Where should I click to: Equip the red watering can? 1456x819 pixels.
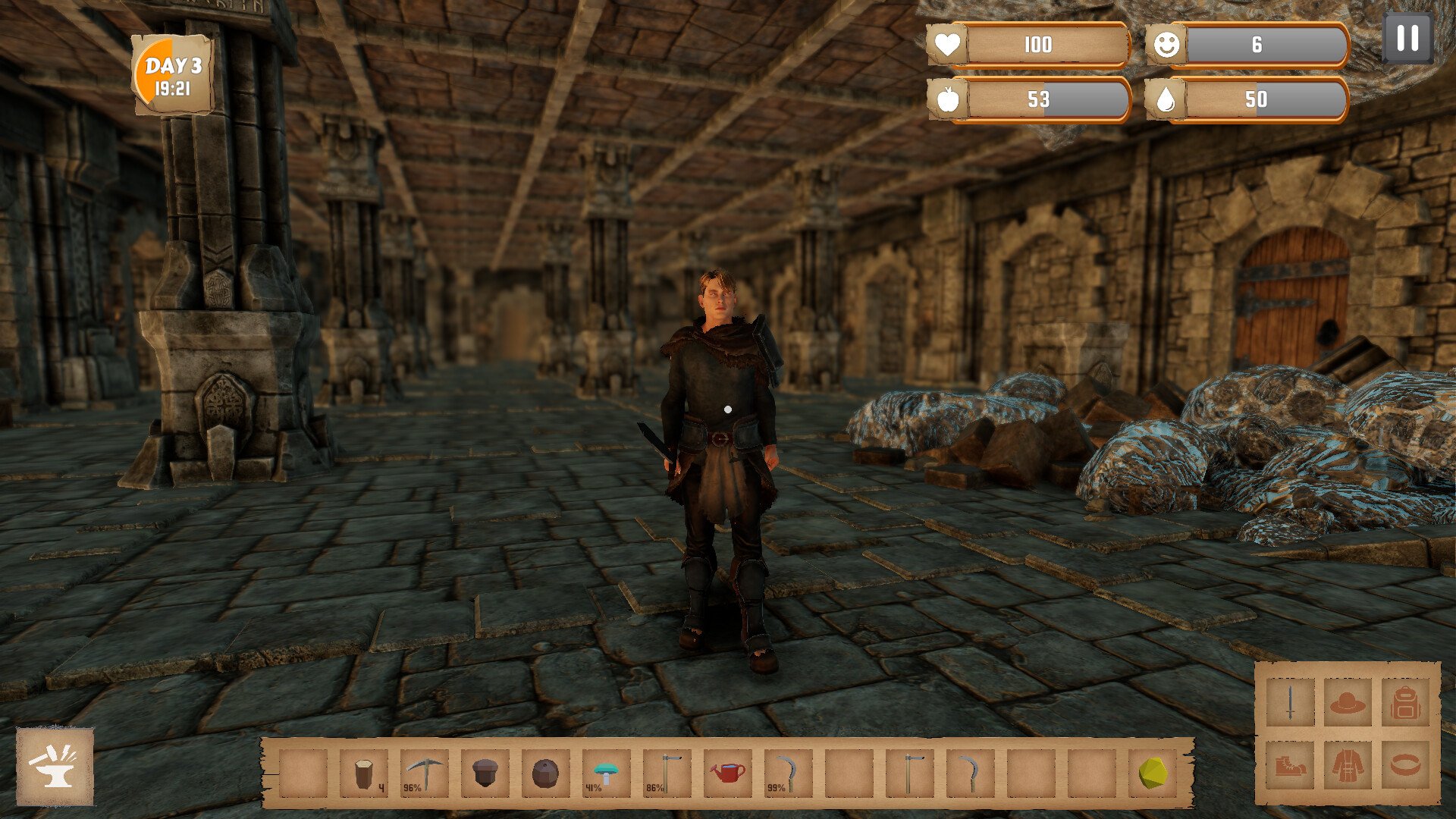pos(728,773)
